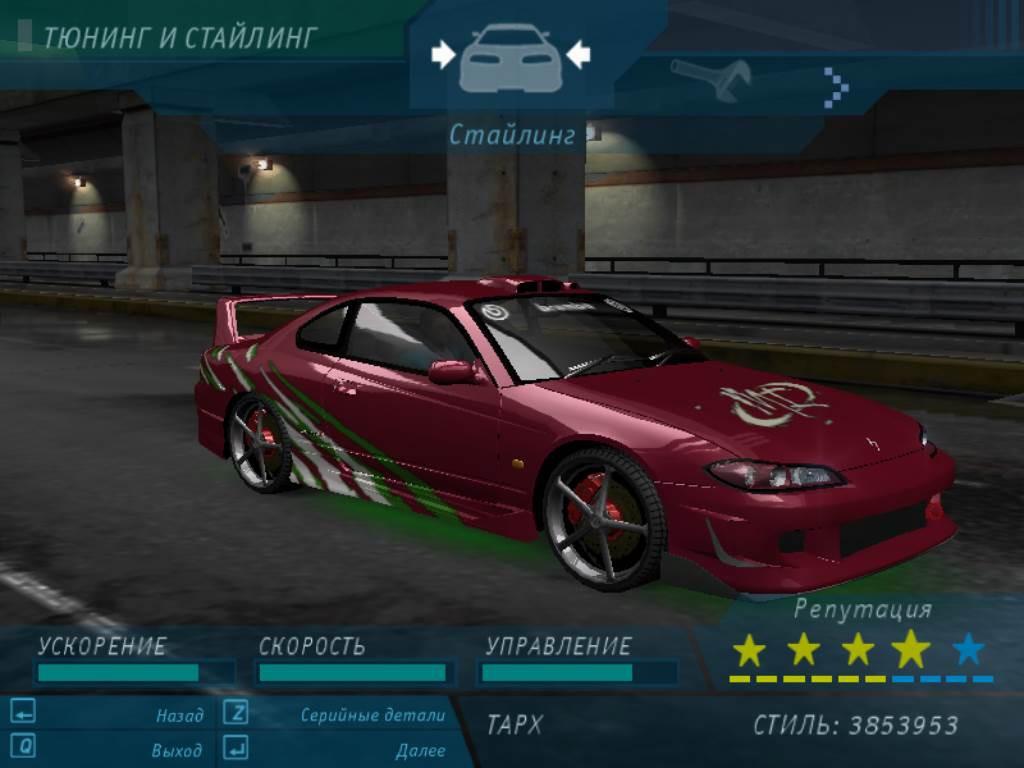The height and width of the screenshot is (768, 1024).
Task: Click the right chevron next to the wrench
Action: 836,87
